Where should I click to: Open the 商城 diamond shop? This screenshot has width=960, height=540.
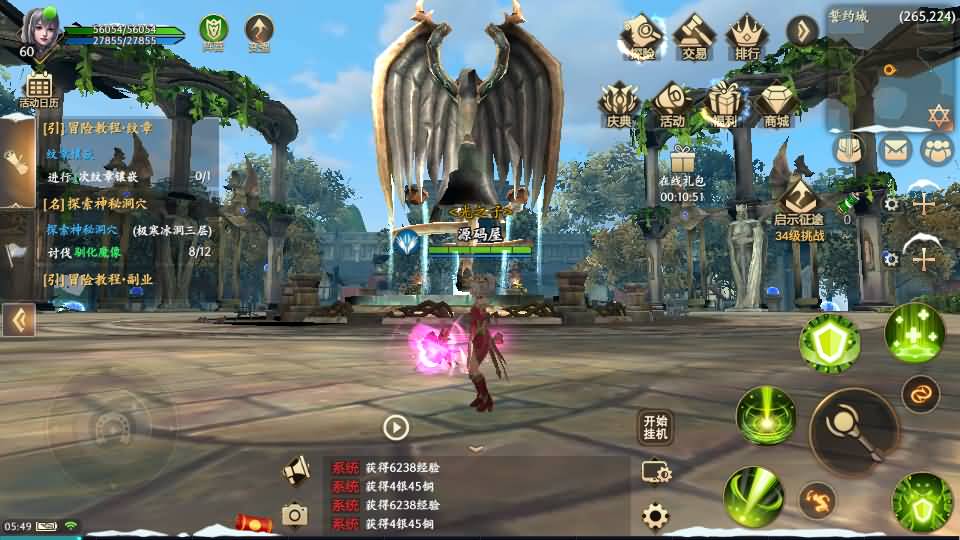point(776,104)
